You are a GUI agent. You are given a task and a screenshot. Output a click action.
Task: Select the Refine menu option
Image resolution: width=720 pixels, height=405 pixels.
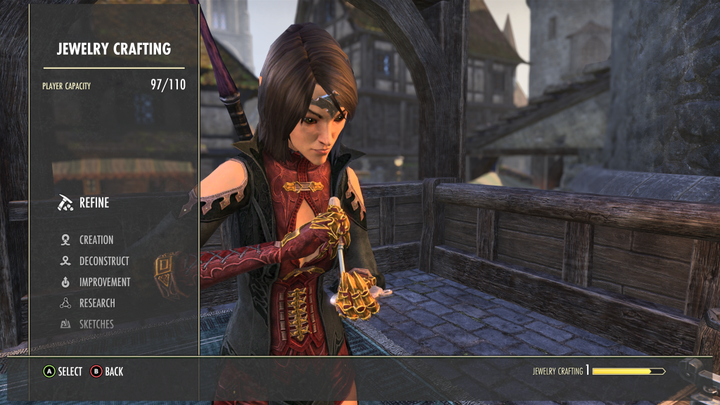[x=93, y=203]
